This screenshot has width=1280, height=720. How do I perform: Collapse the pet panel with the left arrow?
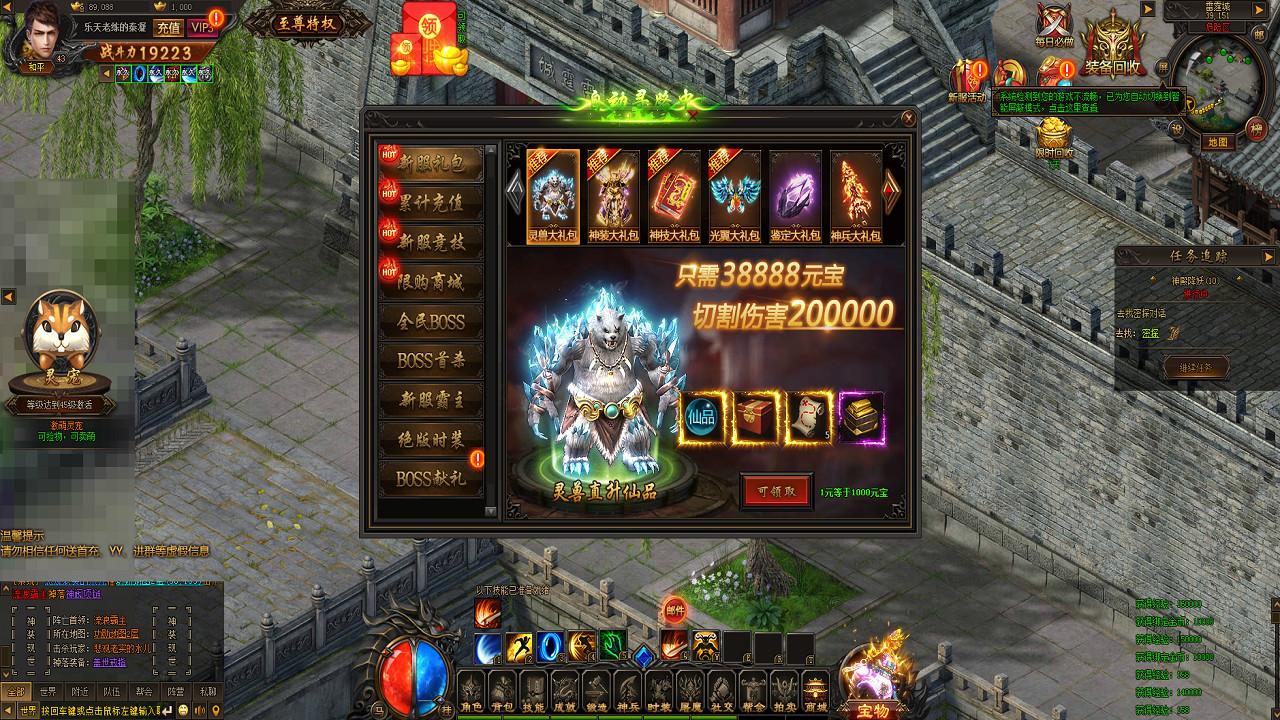click(10, 296)
